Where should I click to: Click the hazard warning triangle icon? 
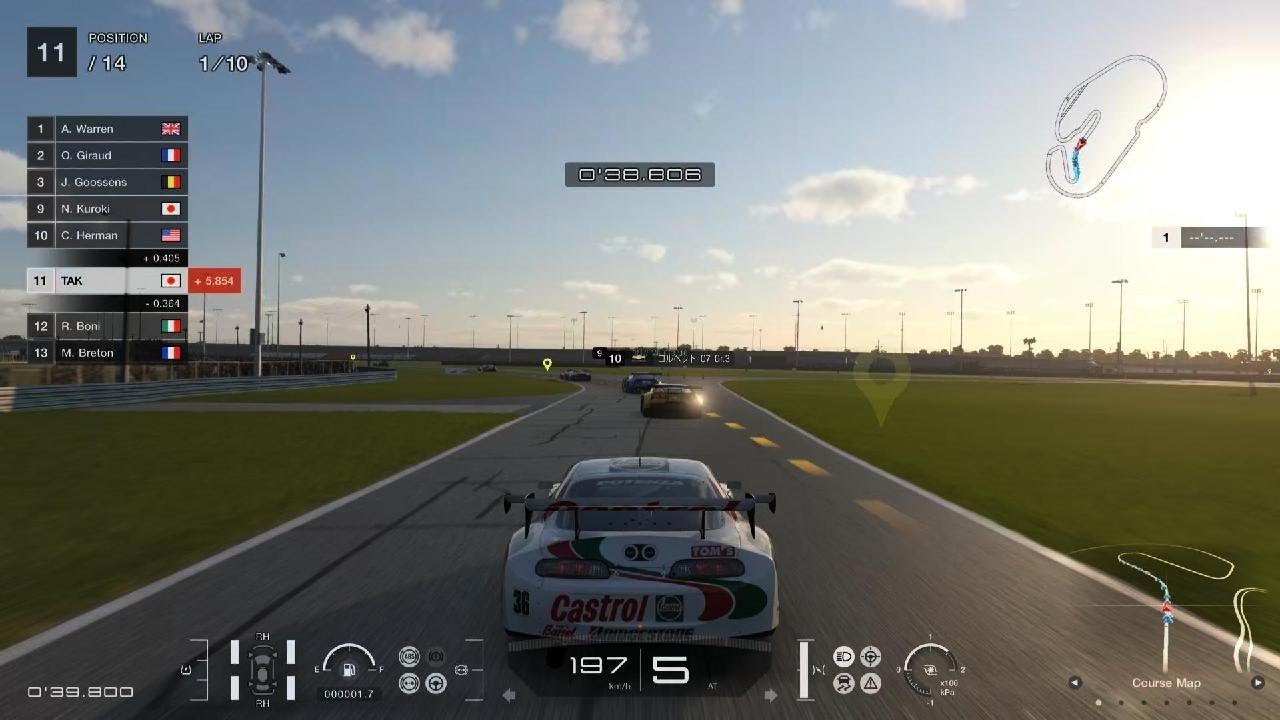[x=870, y=683]
